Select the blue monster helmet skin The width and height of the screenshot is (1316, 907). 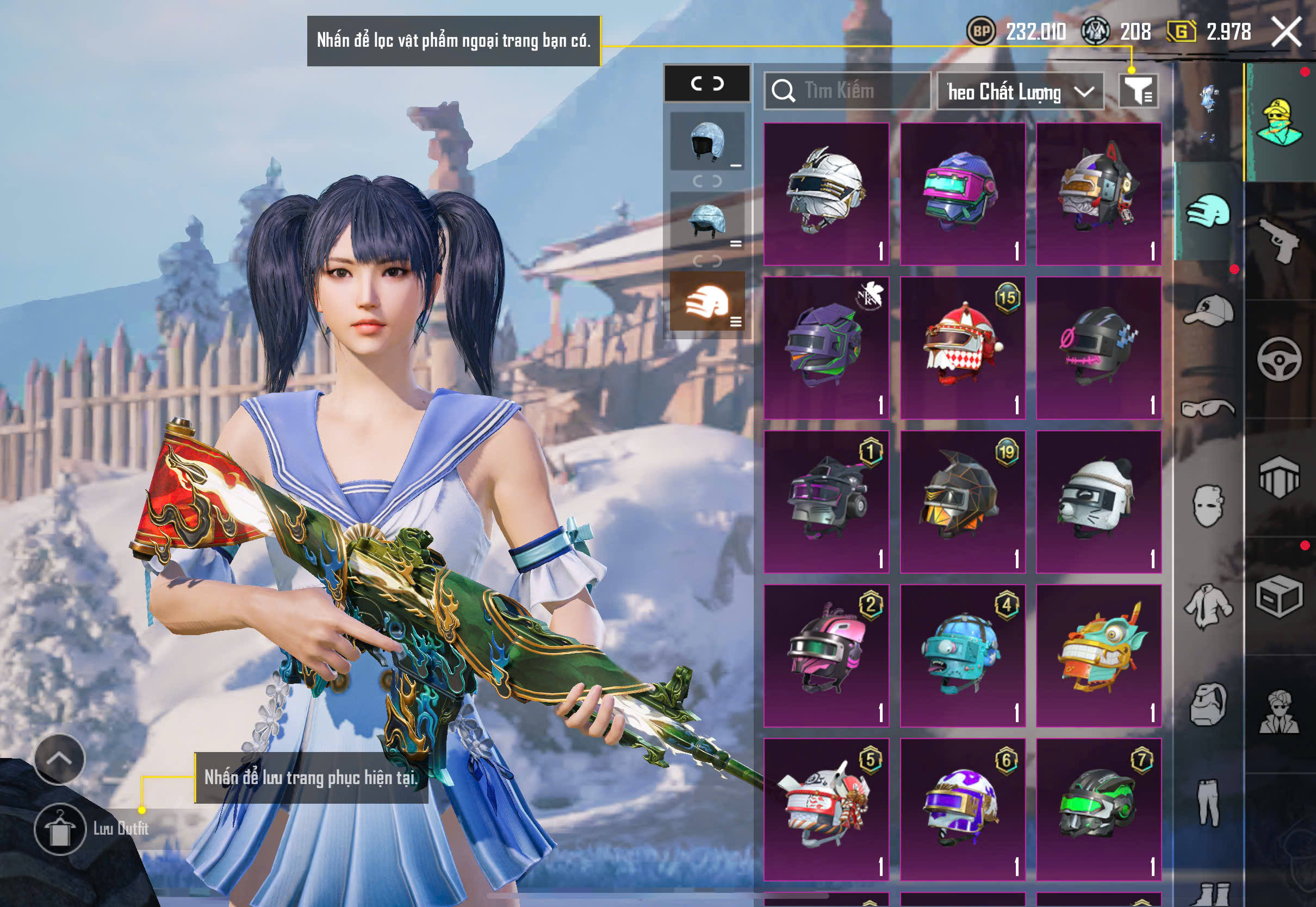click(963, 655)
